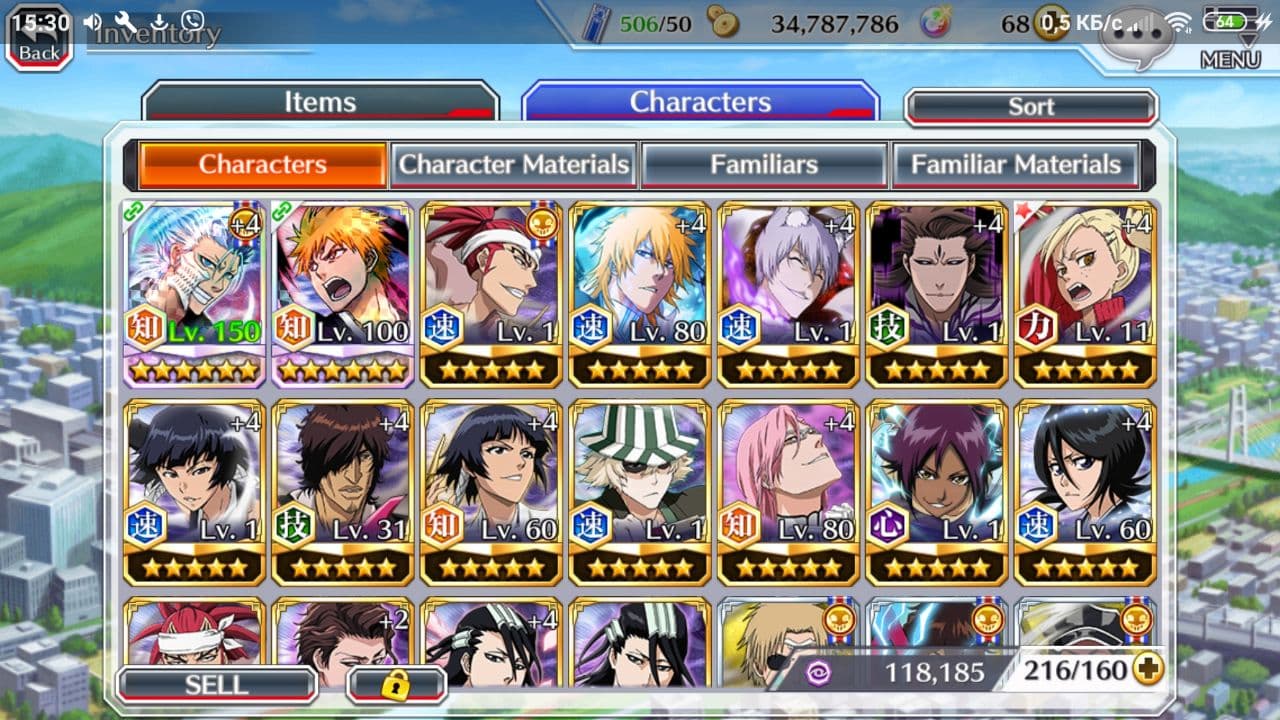Choose the Lv. 31 brown-haired bearded card
Viewport: 1280px width, 720px height.
pyautogui.click(x=343, y=490)
